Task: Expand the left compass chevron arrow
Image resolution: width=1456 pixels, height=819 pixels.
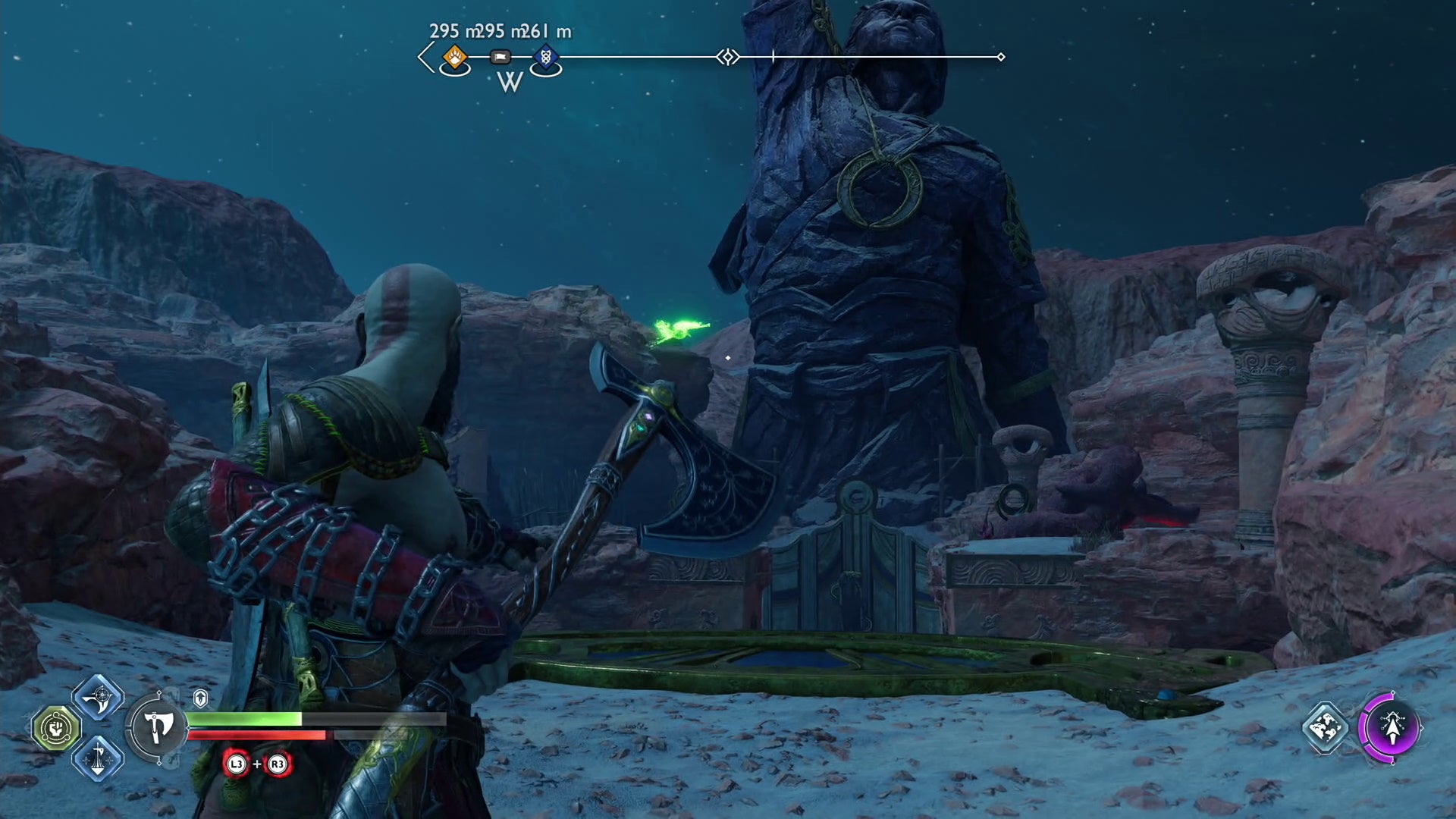Action: coord(423,56)
